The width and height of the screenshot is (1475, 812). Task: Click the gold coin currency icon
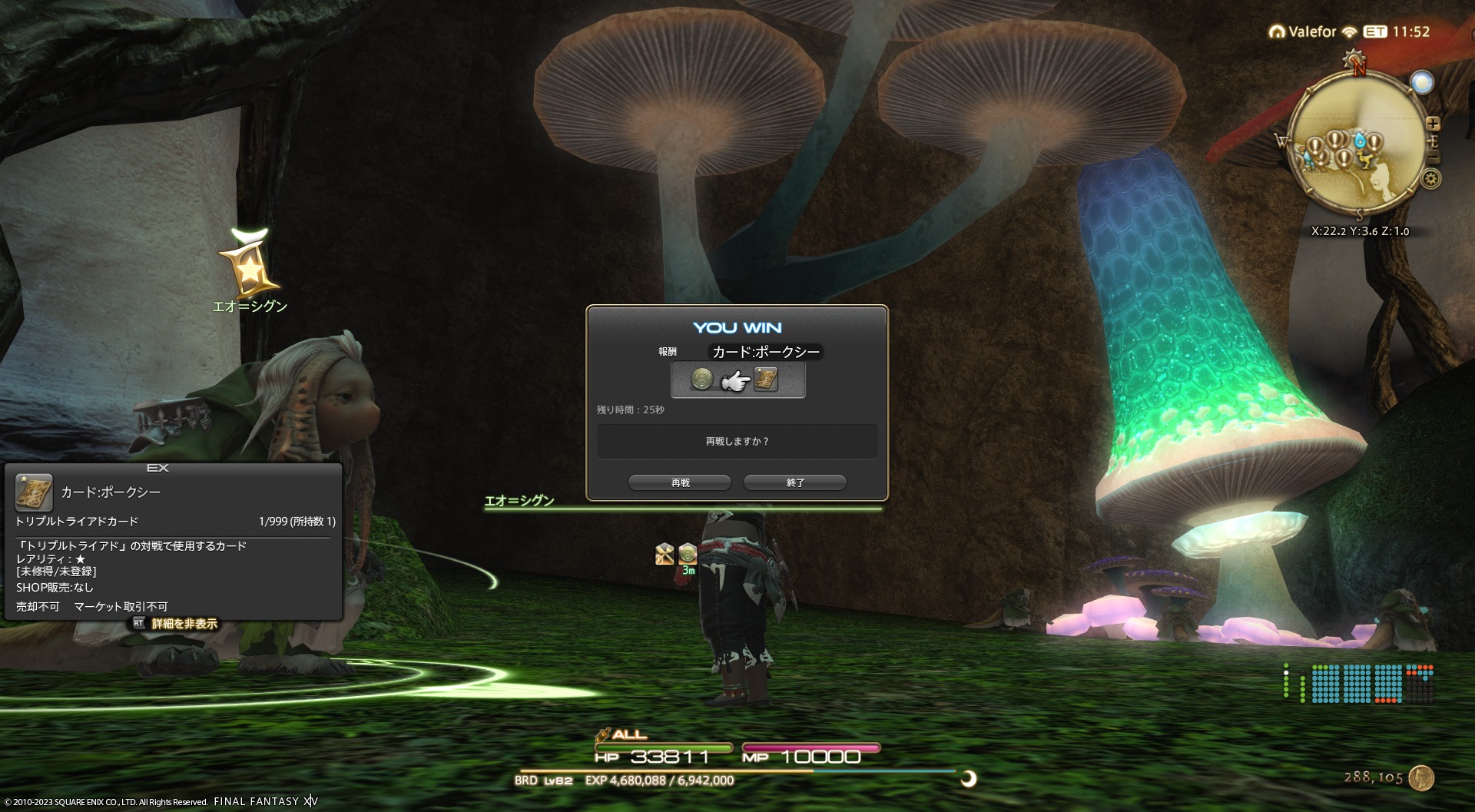[1422, 777]
